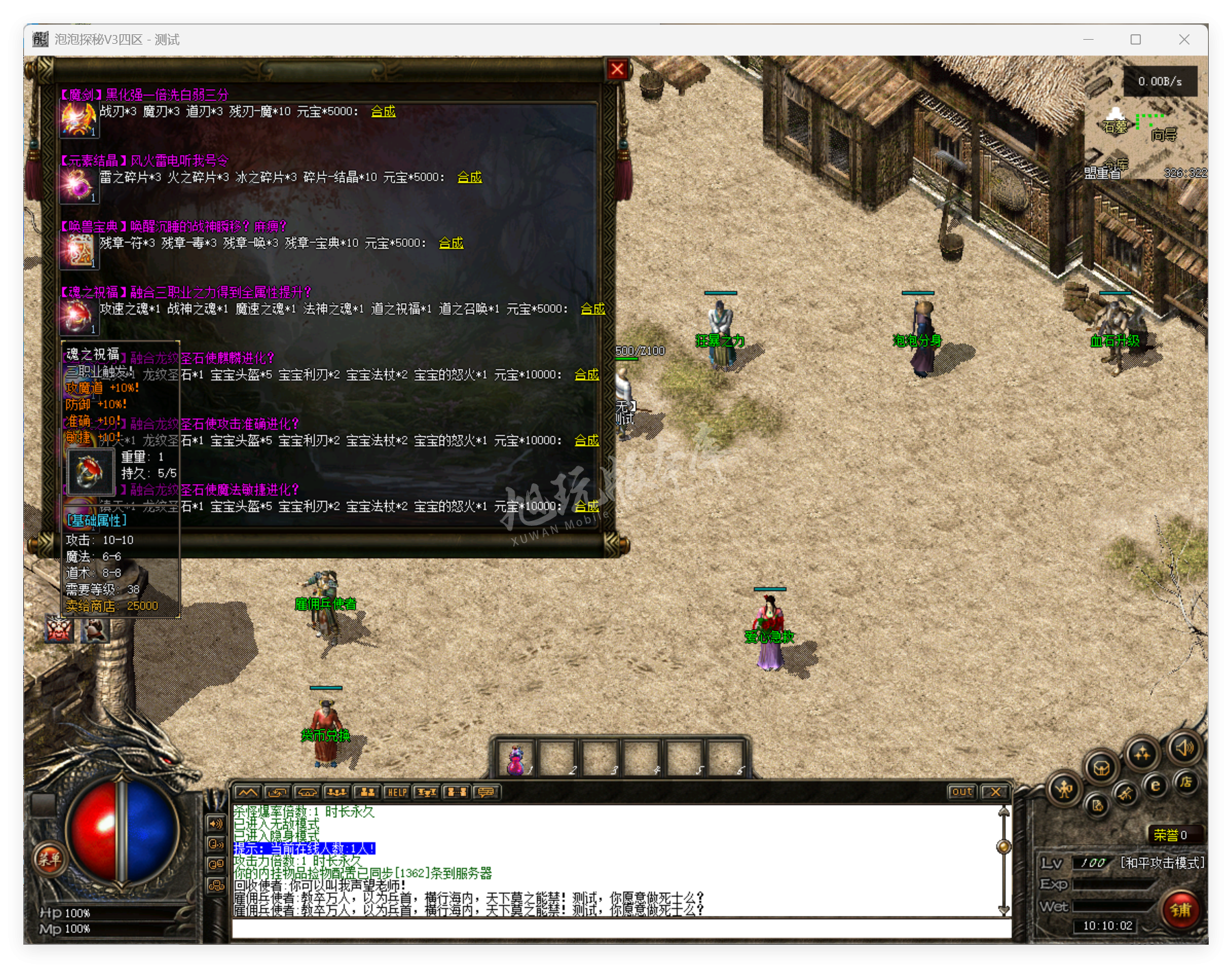Open the inventory box circle icon
Screen dimensions: 1232x968
1102,769
